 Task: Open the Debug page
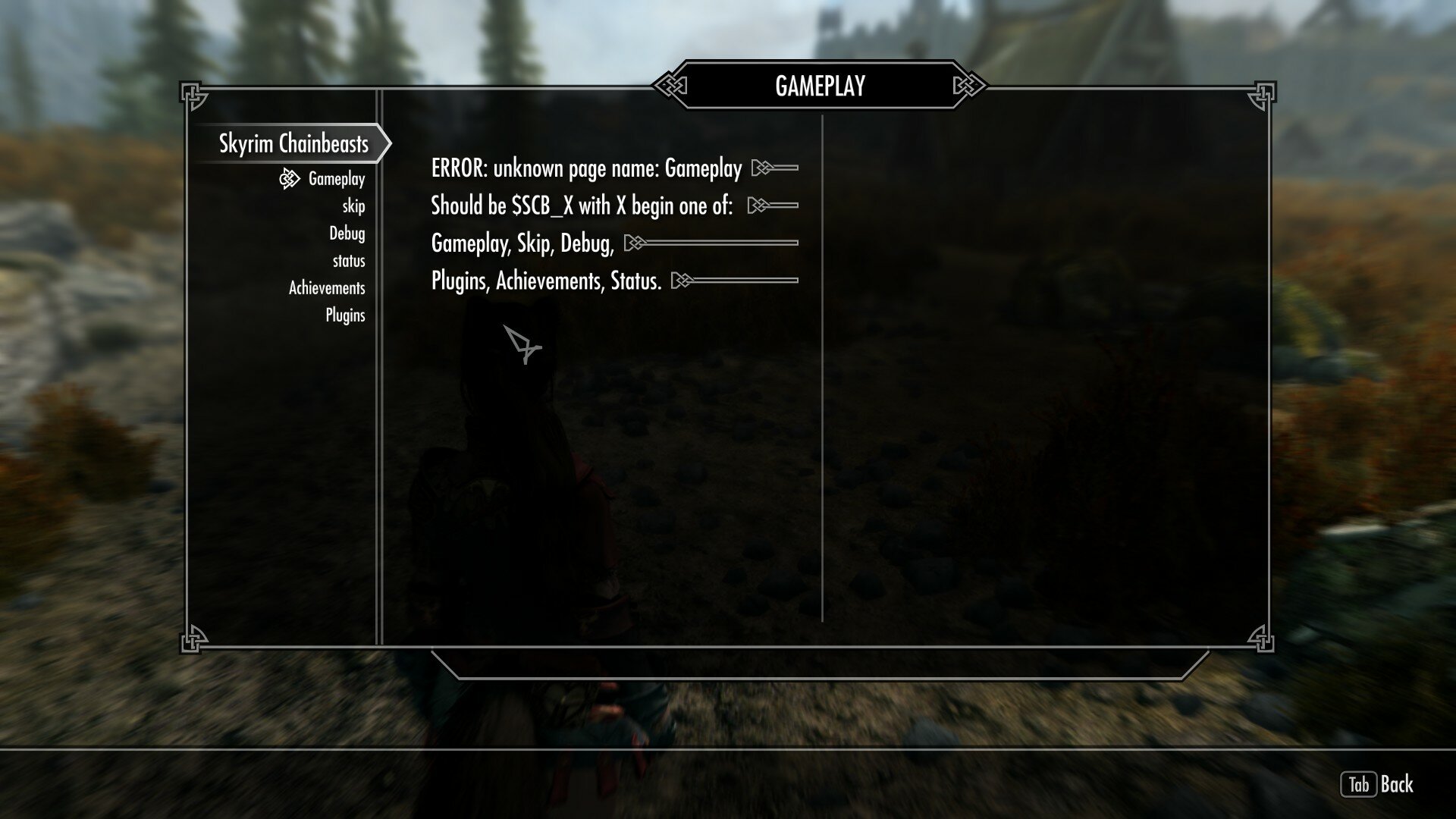click(x=348, y=234)
